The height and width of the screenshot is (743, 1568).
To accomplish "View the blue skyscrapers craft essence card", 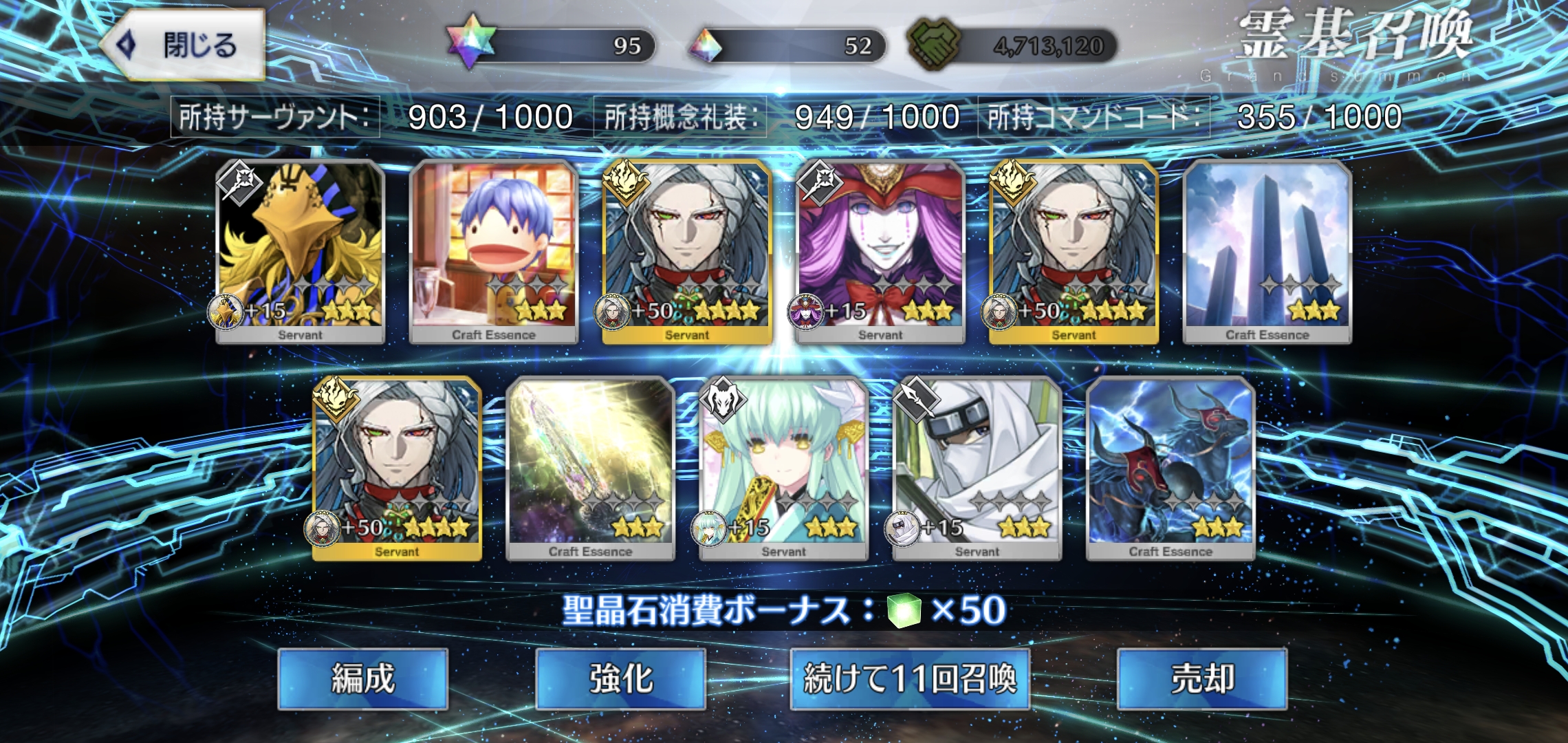I will (1267, 251).
